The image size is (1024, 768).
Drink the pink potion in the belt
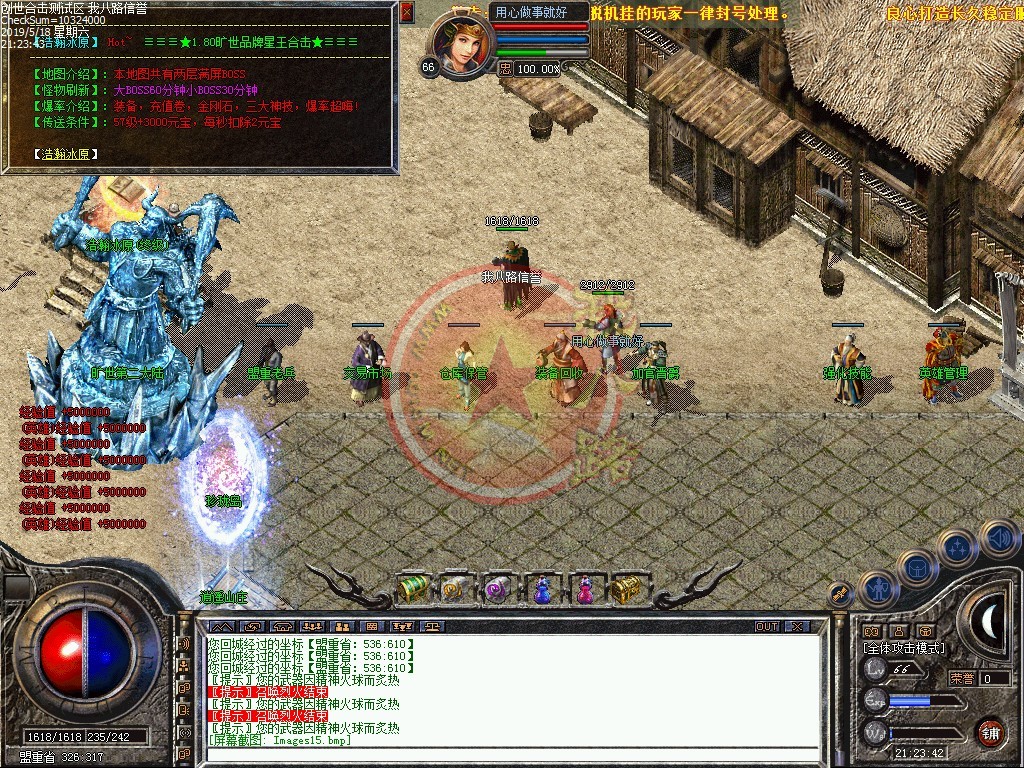tap(584, 589)
